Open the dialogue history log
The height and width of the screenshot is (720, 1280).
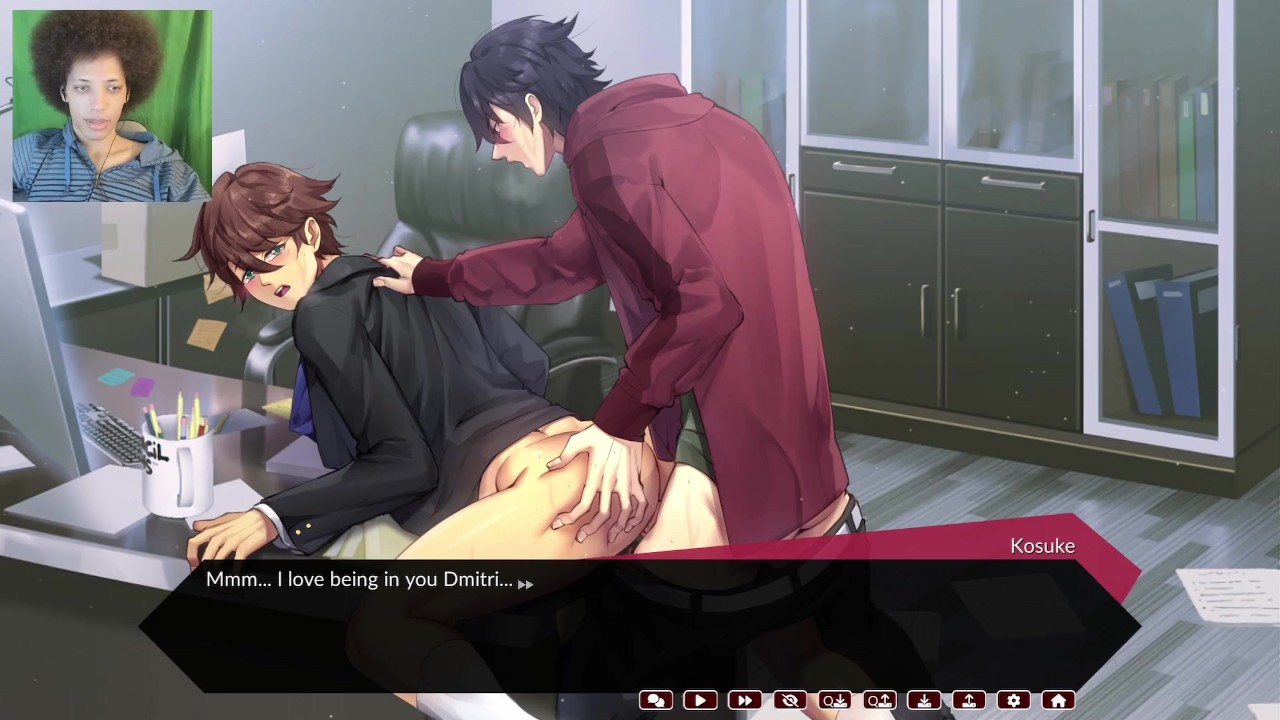click(x=656, y=701)
